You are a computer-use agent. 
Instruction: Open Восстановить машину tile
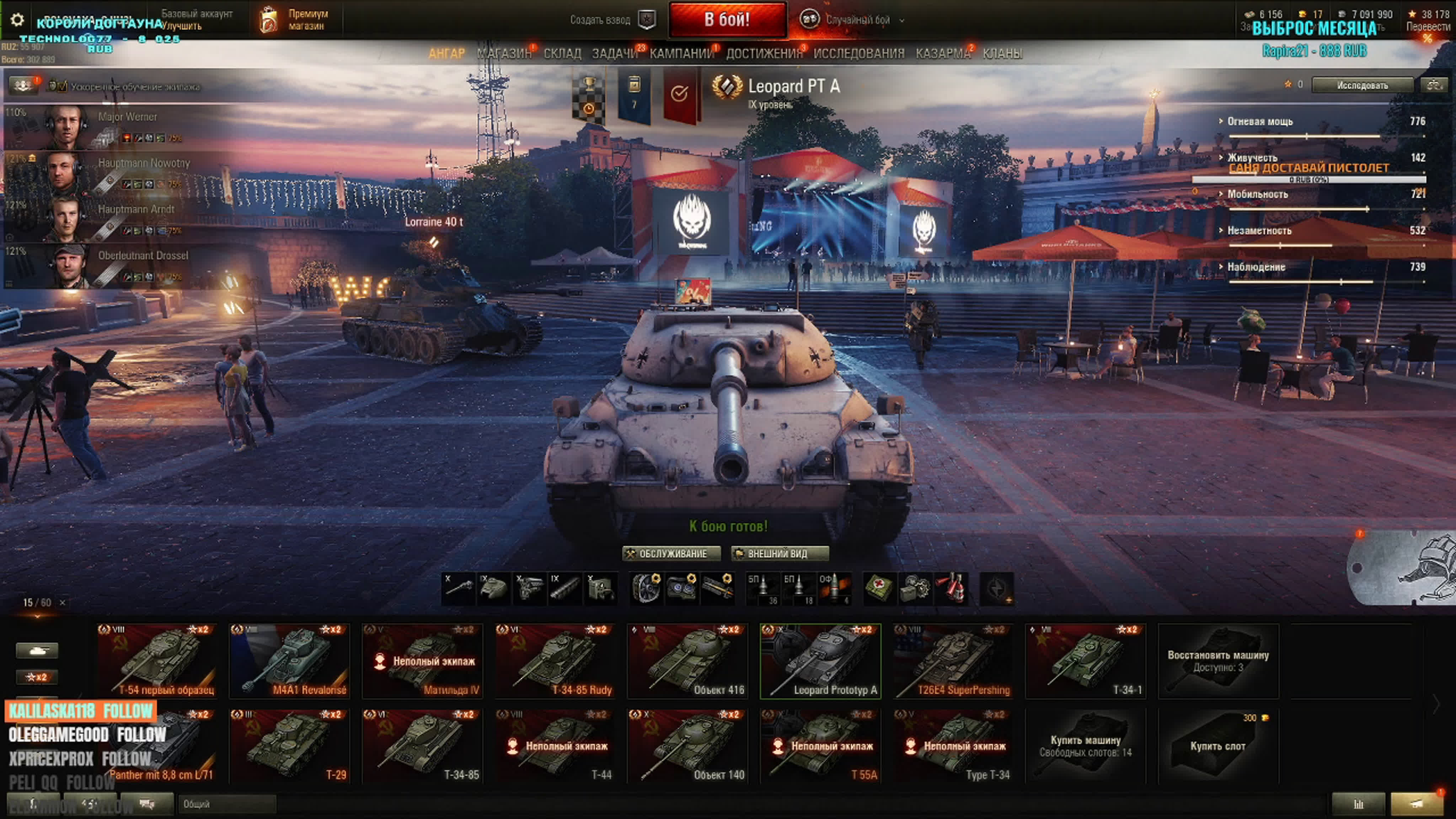click(1217, 661)
